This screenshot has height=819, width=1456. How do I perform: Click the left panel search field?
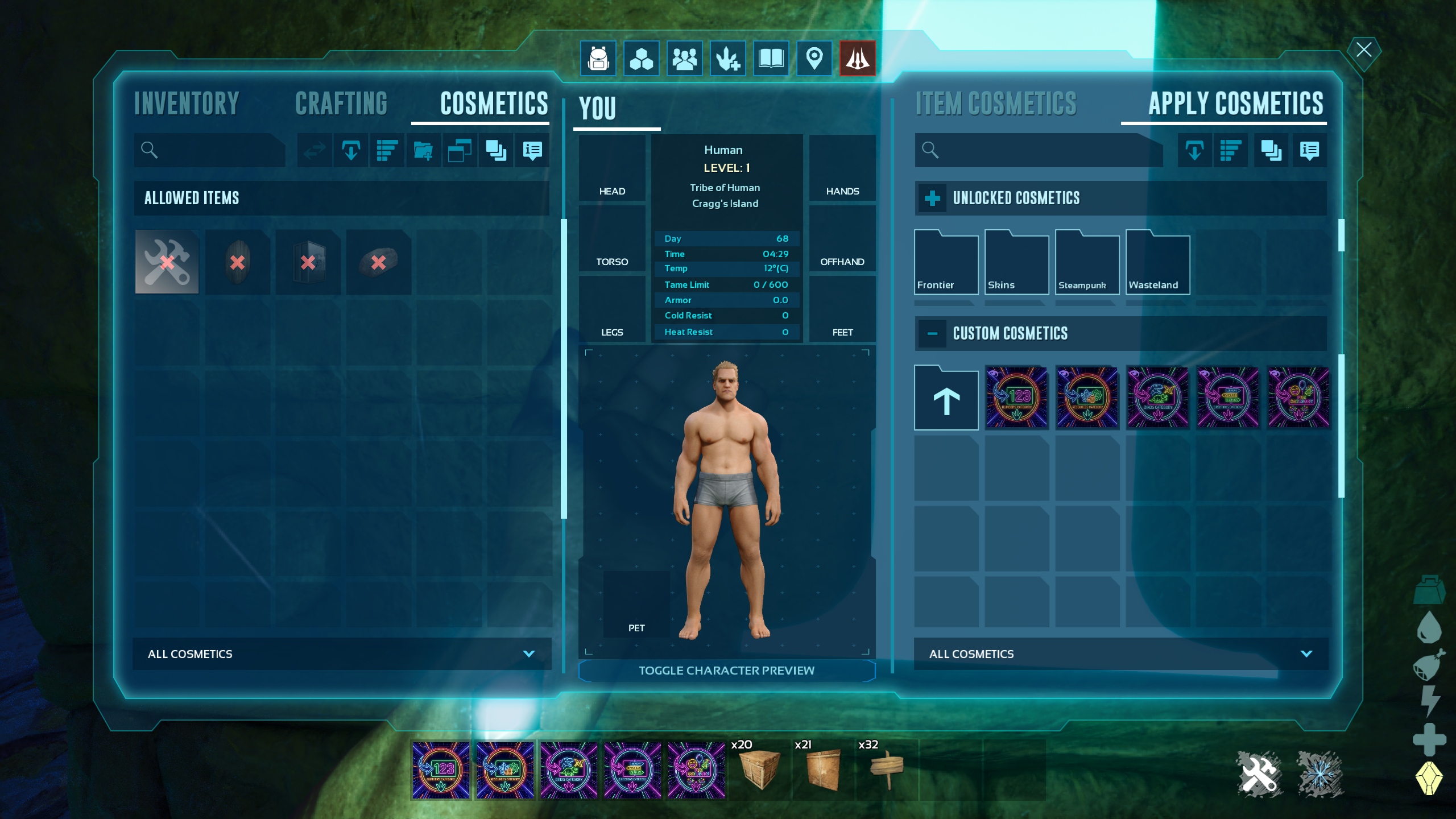[x=216, y=150]
